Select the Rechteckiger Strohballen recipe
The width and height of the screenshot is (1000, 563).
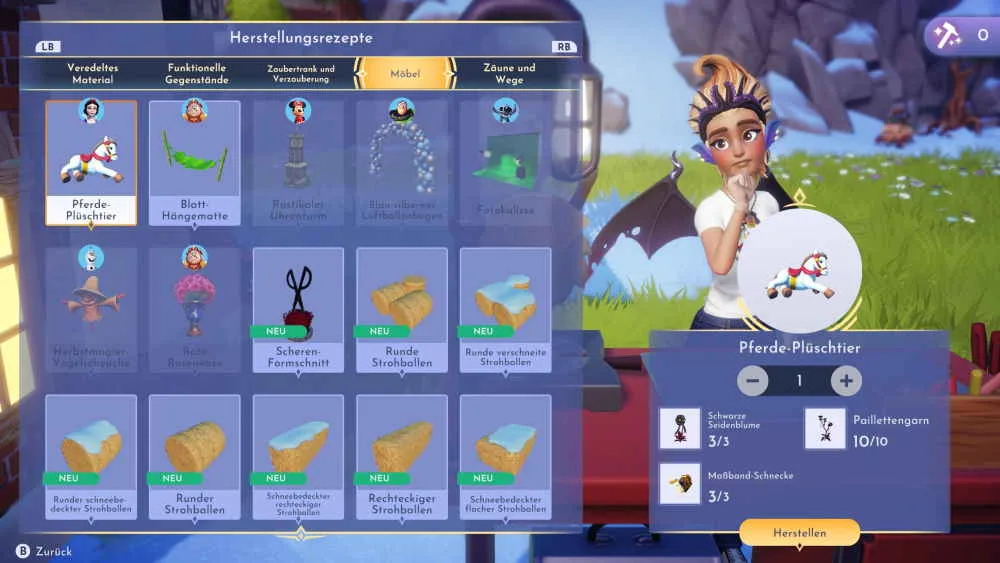(x=402, y=456)
